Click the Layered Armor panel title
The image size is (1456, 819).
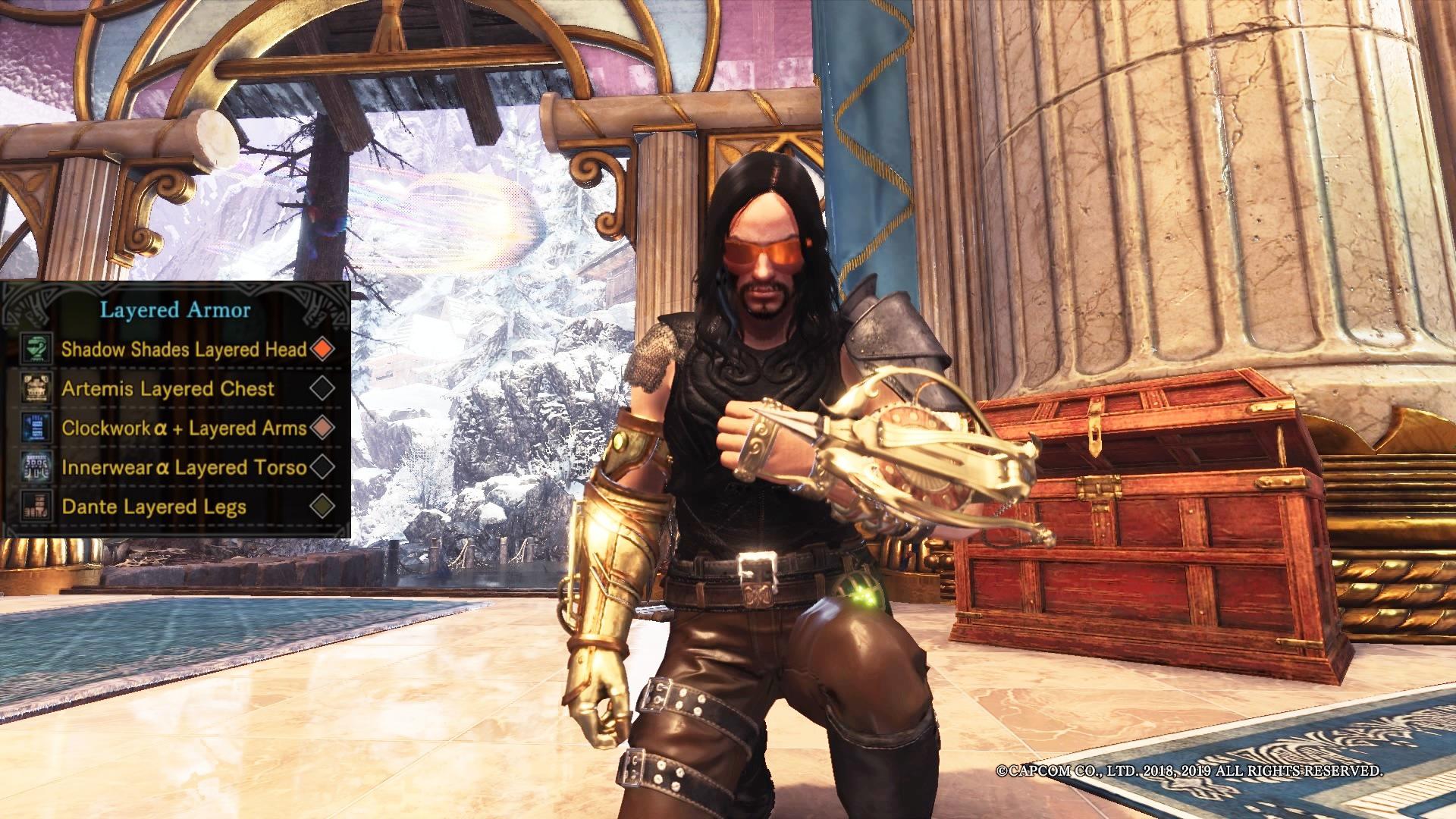click(x=174, y=309)
